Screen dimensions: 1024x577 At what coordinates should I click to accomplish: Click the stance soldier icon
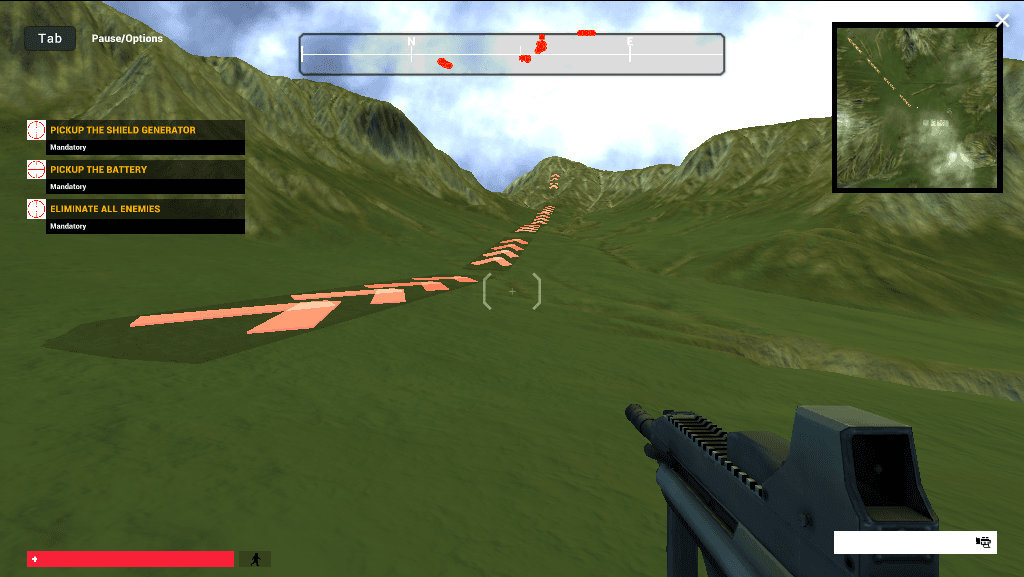(255, 559)
